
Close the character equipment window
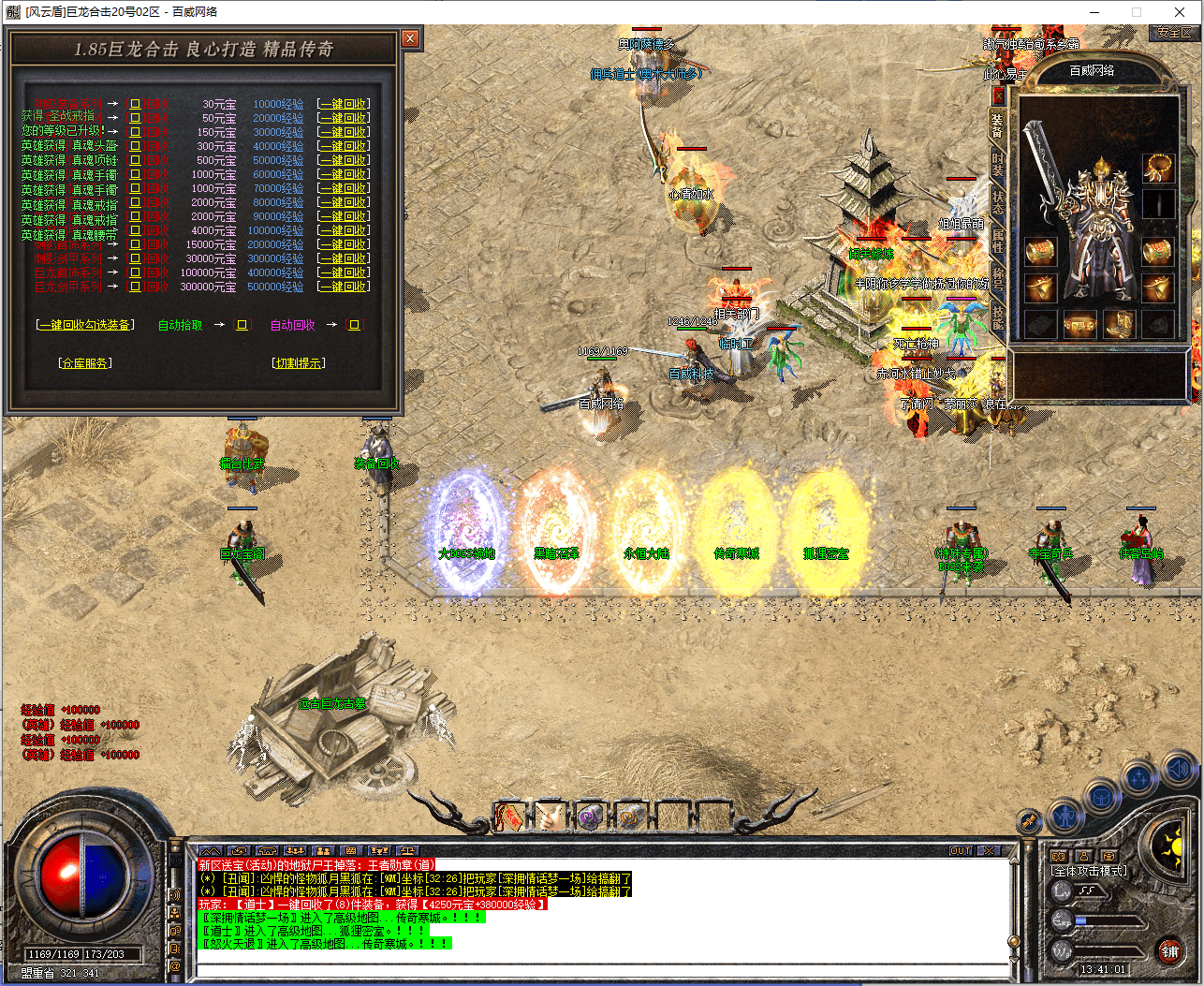click(998, 96)
